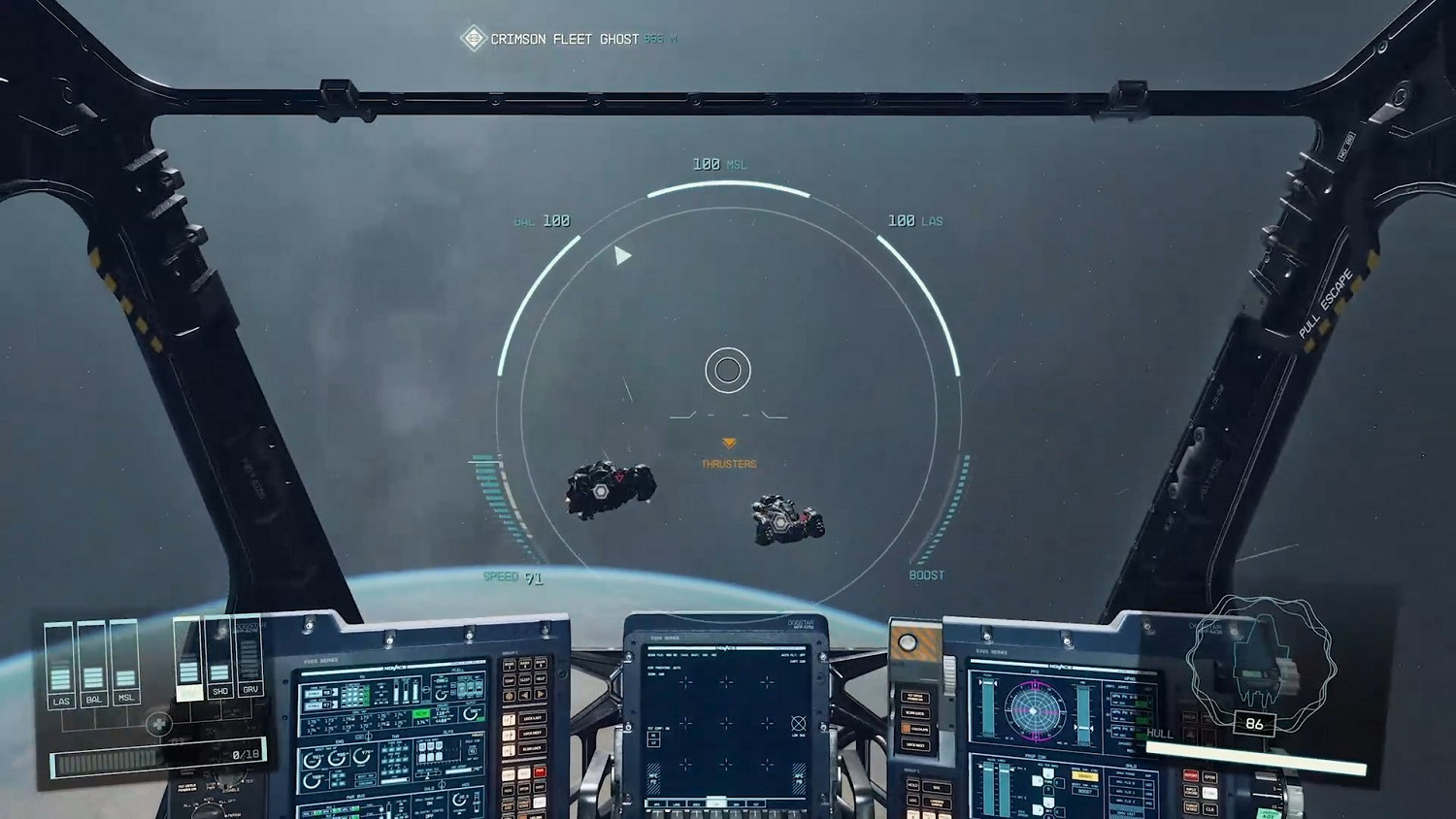Adjust the BAL power allocation bar

pos(91,676)
